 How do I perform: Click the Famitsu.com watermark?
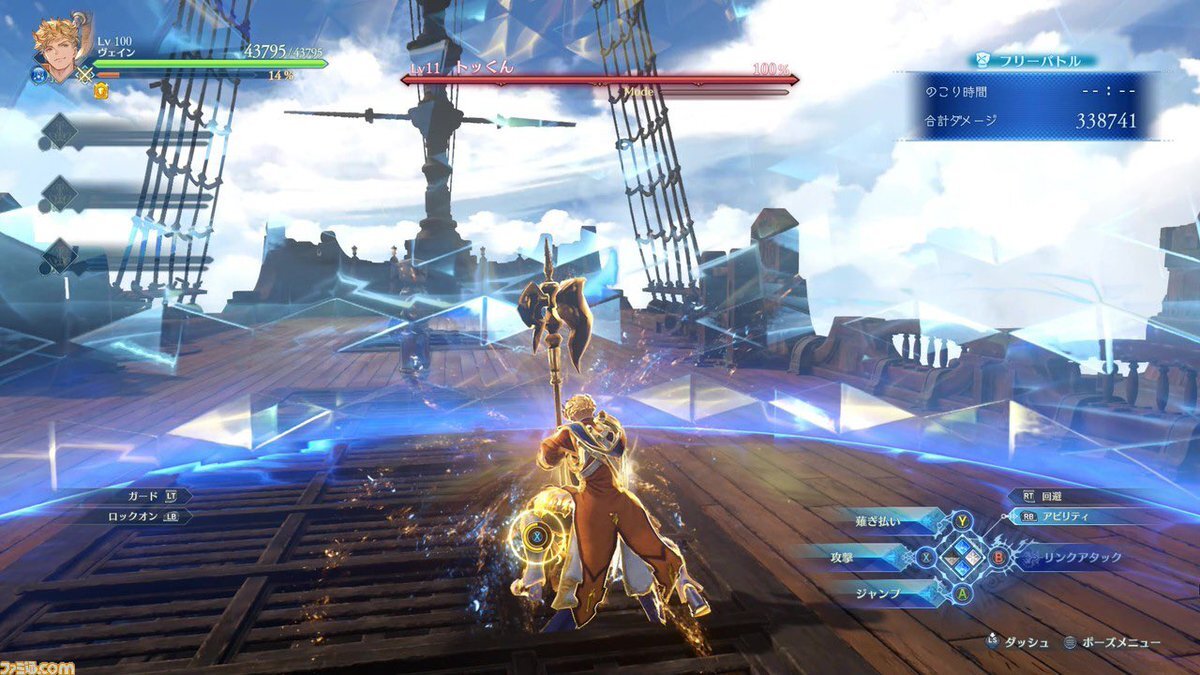38,664
